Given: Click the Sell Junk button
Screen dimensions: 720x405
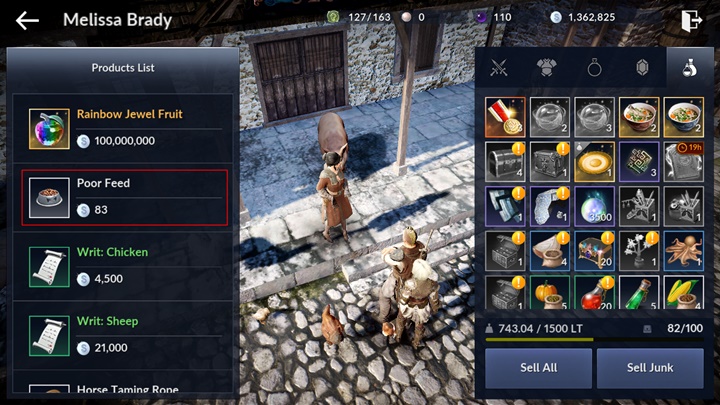Looking at the screenshot, I should click(650, 368).
